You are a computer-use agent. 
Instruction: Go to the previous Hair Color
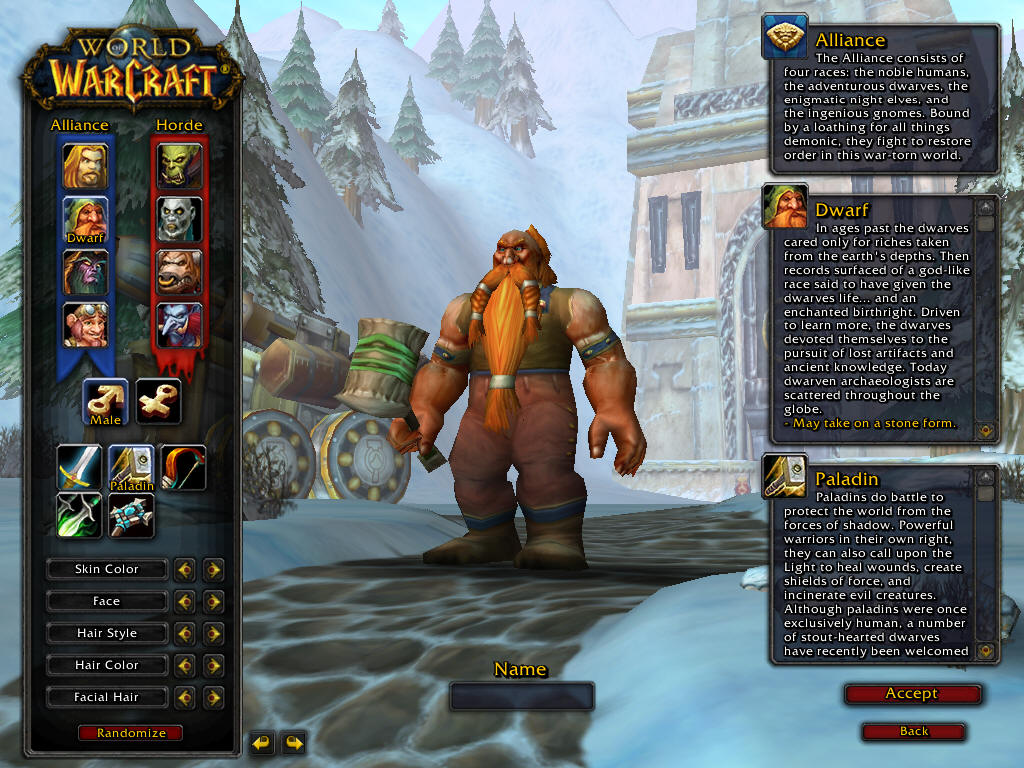pos(185,666)
